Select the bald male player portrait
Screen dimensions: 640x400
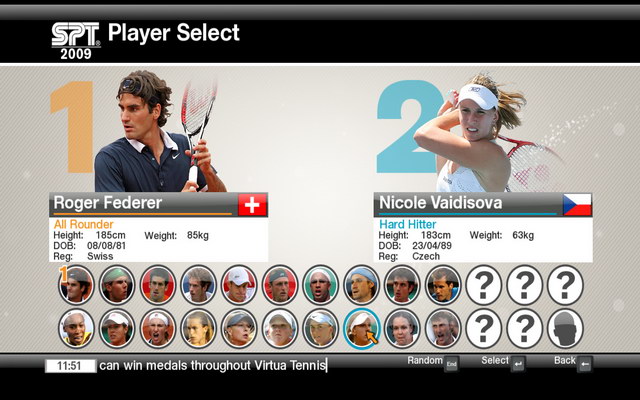(321, 285)
